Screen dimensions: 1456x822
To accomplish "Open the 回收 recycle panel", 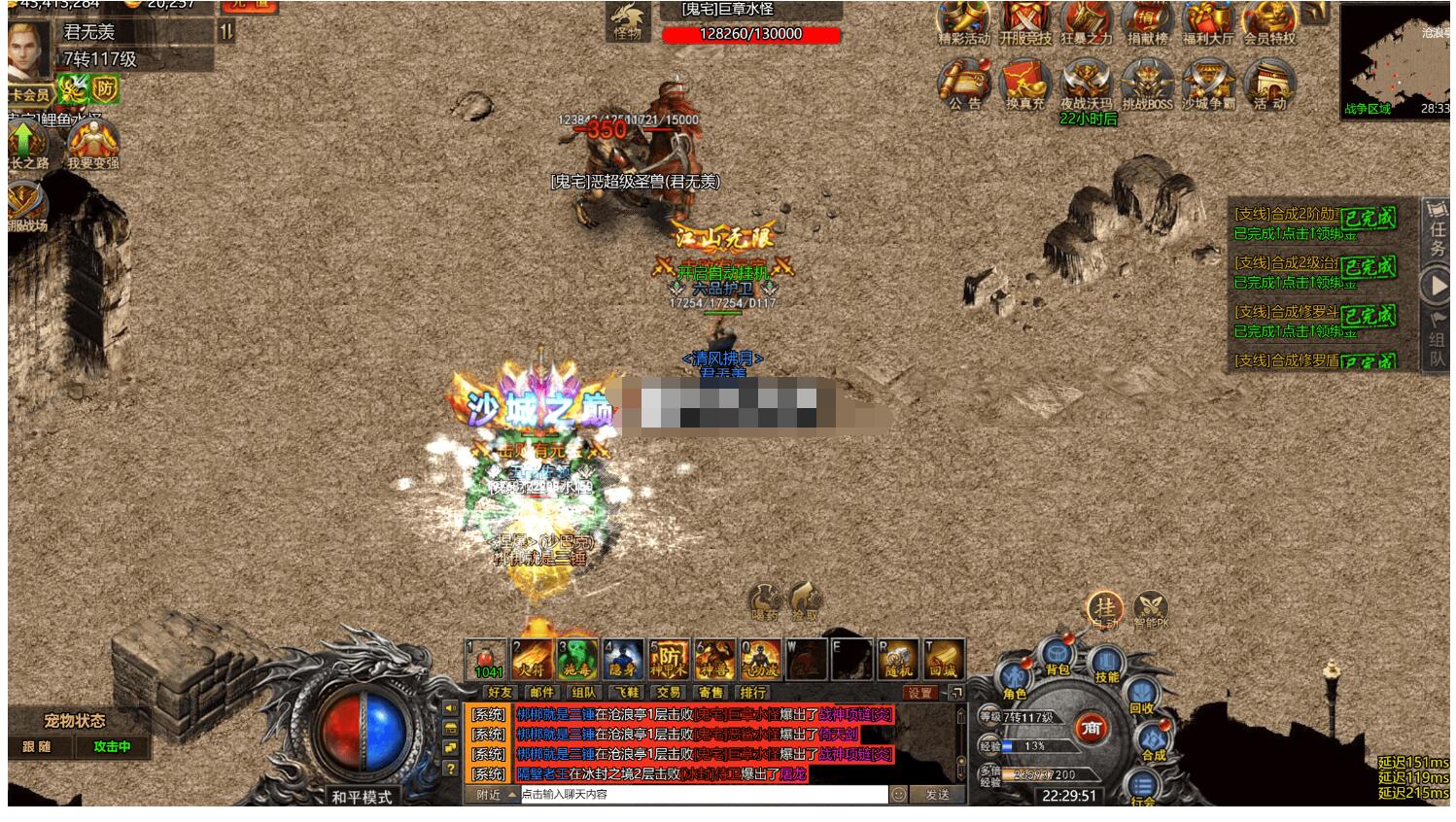I will pyautogui.click(x=1141, y=697).
